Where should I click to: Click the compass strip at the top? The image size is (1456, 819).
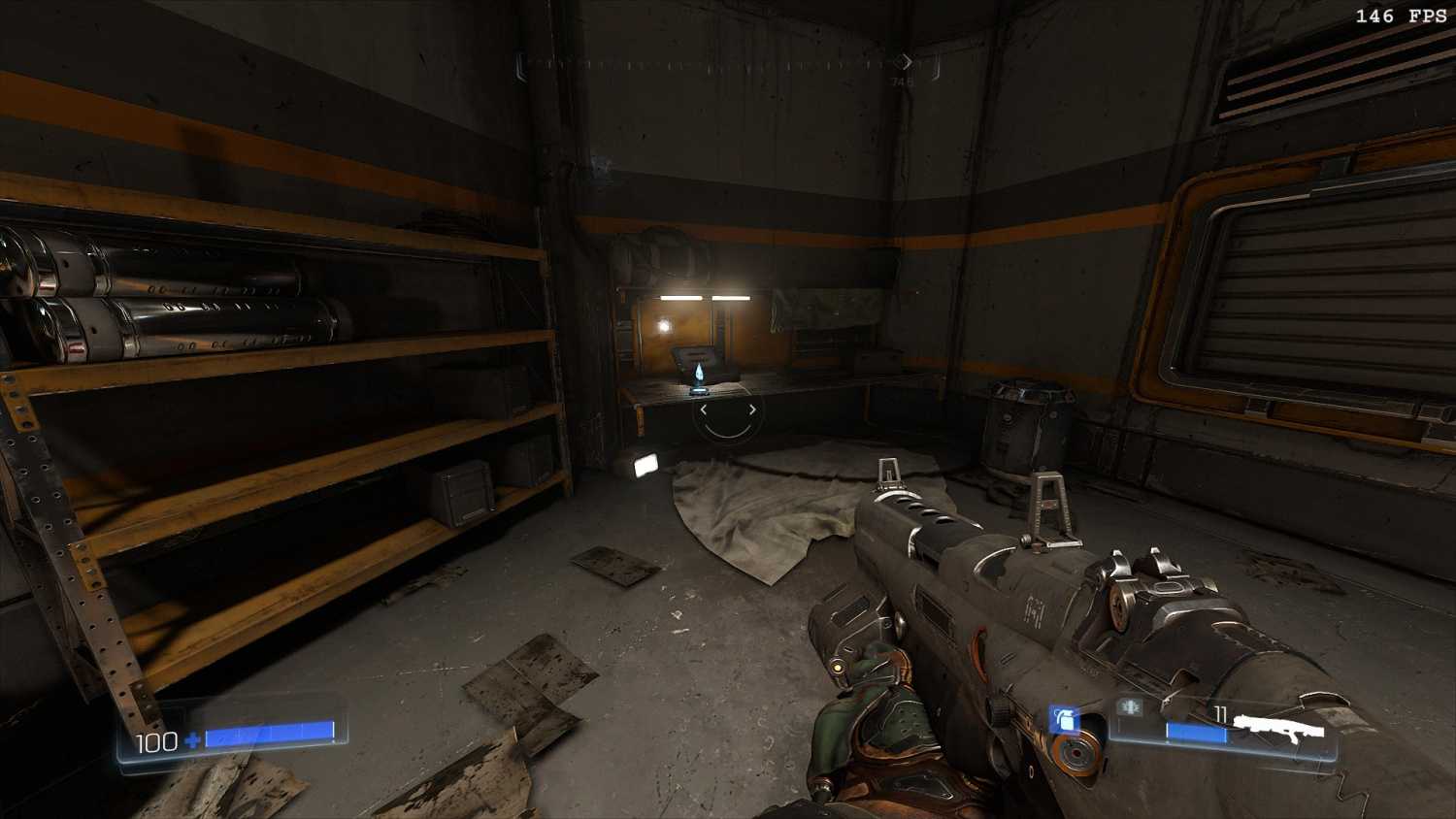tap(718, 64)
